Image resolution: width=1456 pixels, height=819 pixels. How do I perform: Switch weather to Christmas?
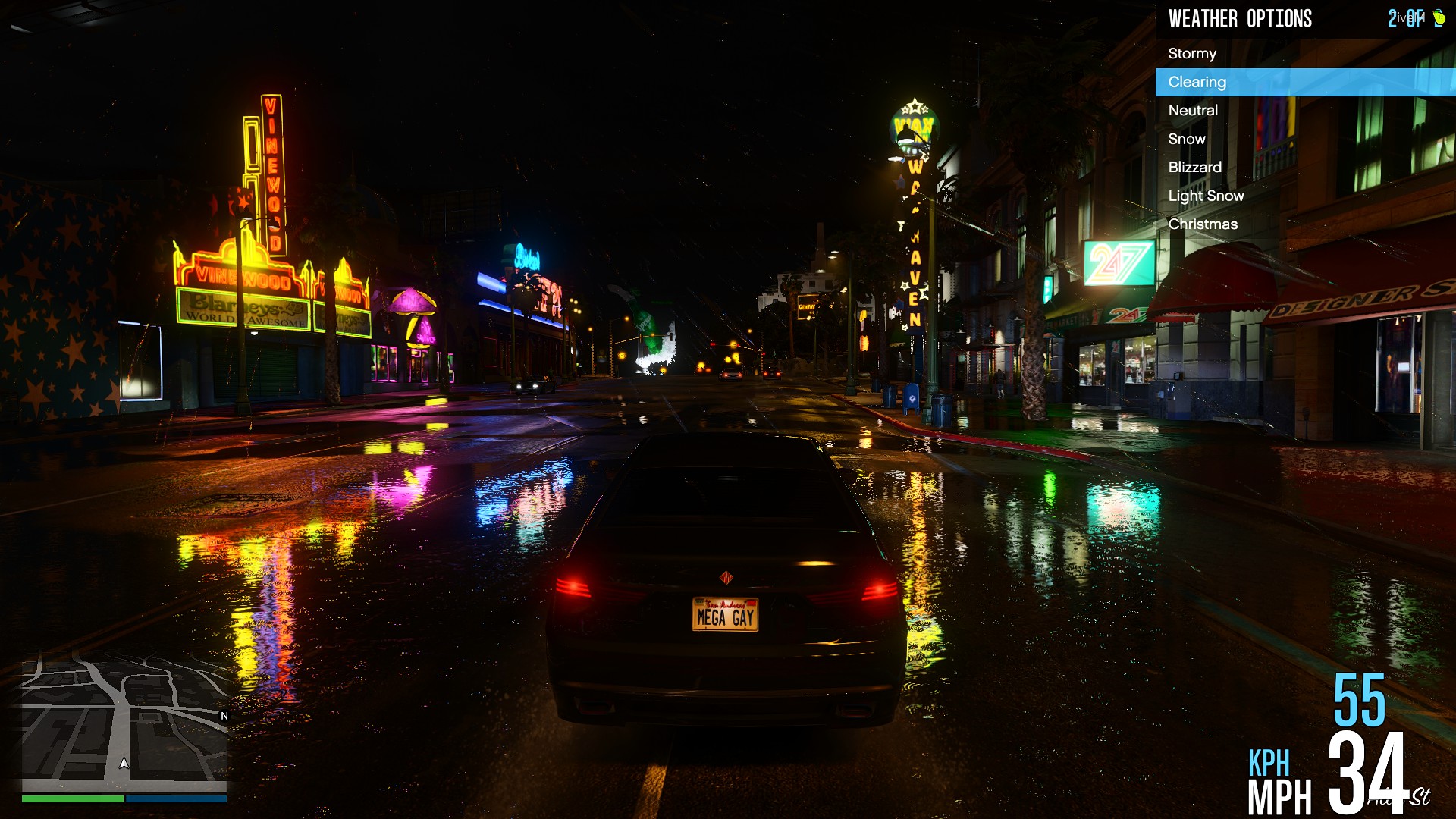(1203, 224)
